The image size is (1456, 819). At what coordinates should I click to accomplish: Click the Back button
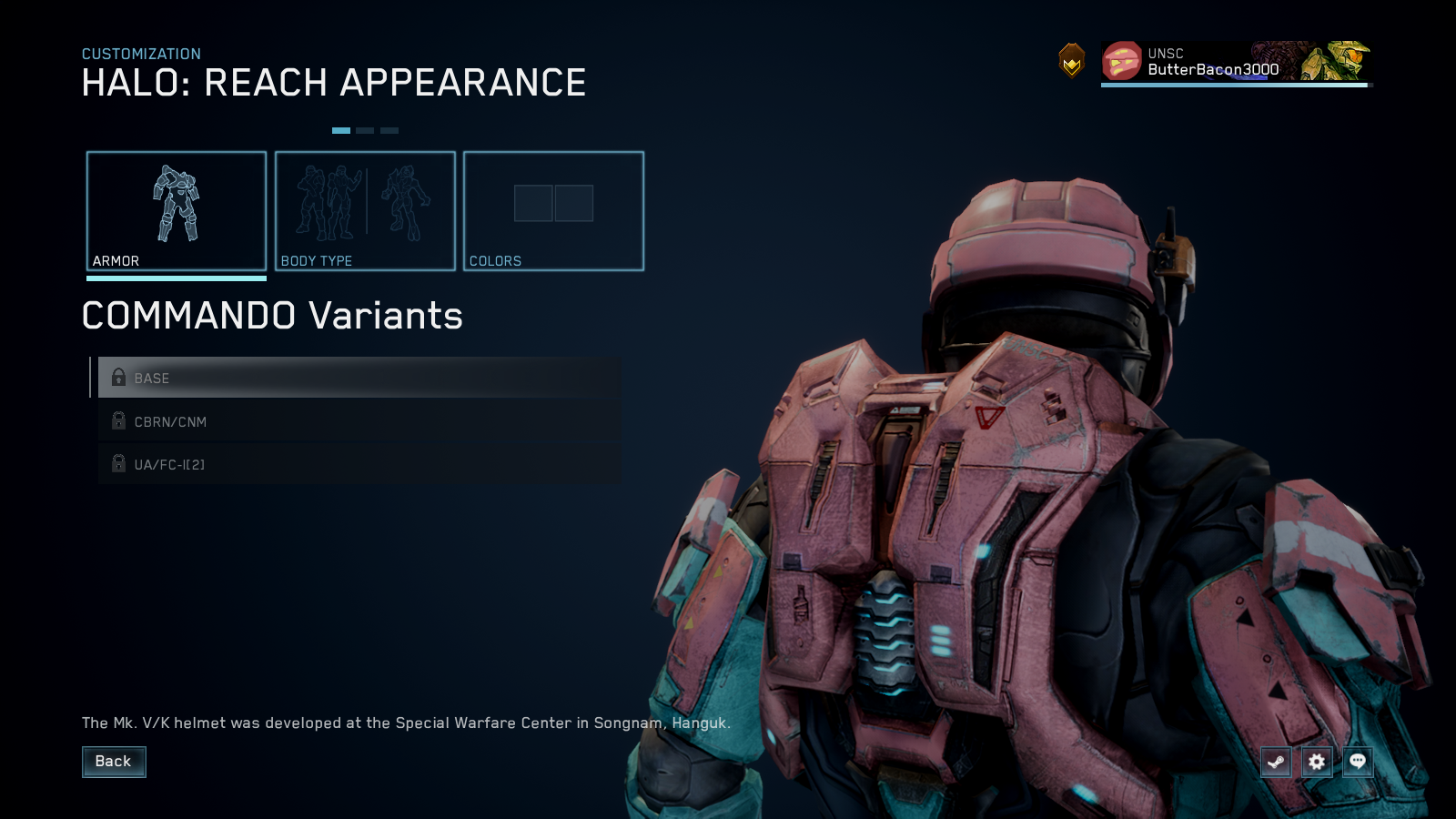pyautogui.click(x=114, y=762)
